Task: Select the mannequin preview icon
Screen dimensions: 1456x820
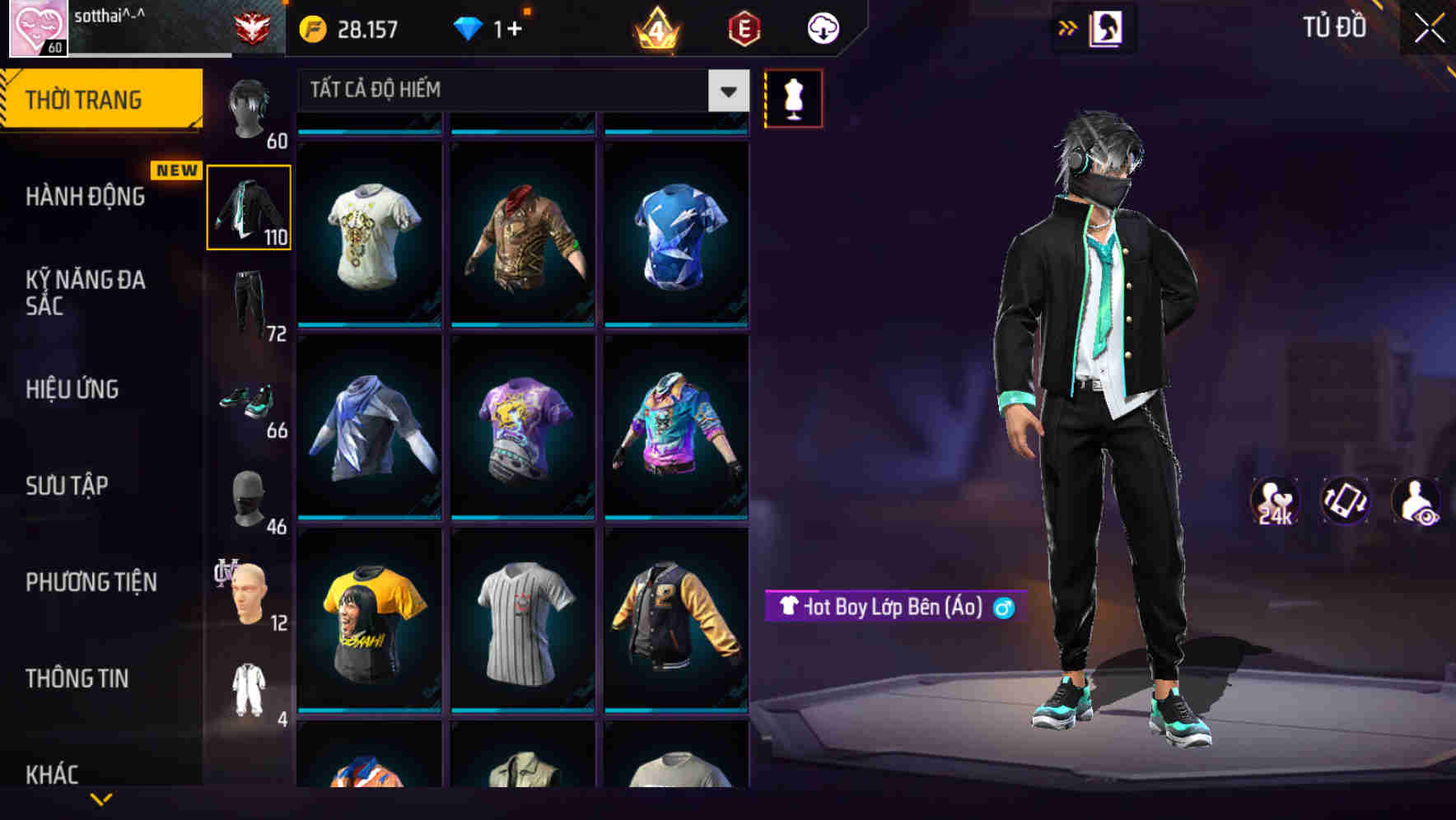Action: pos(793,98)
